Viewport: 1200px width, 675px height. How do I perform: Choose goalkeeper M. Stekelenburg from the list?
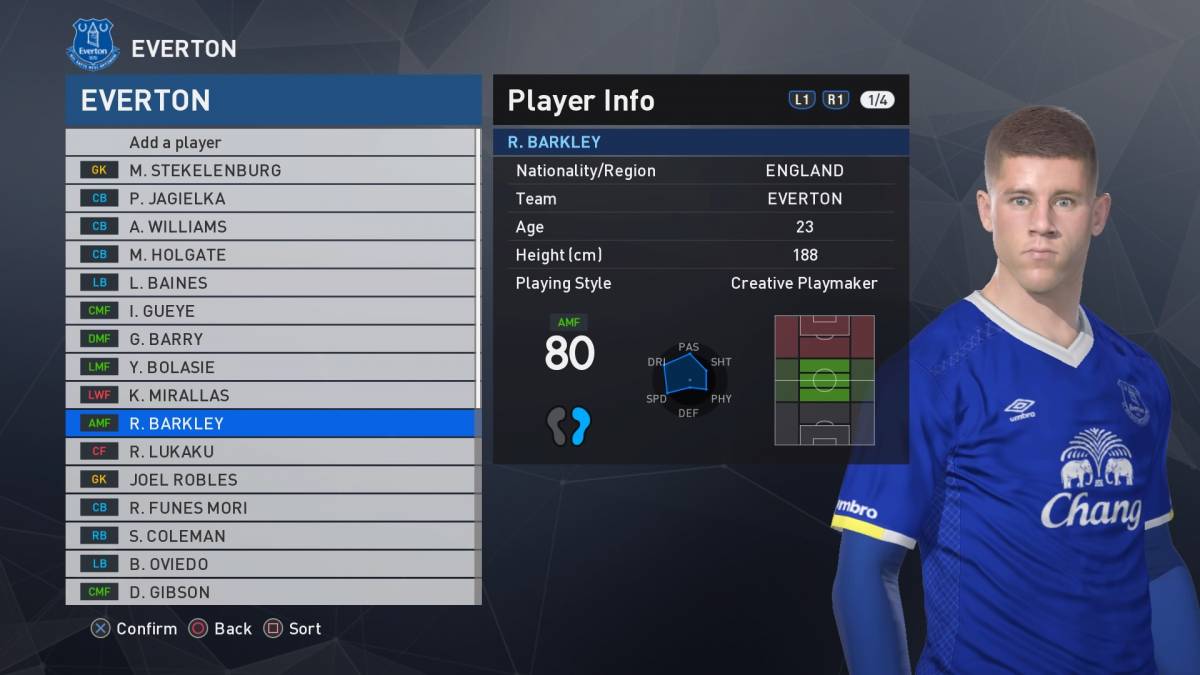[272, 170]
